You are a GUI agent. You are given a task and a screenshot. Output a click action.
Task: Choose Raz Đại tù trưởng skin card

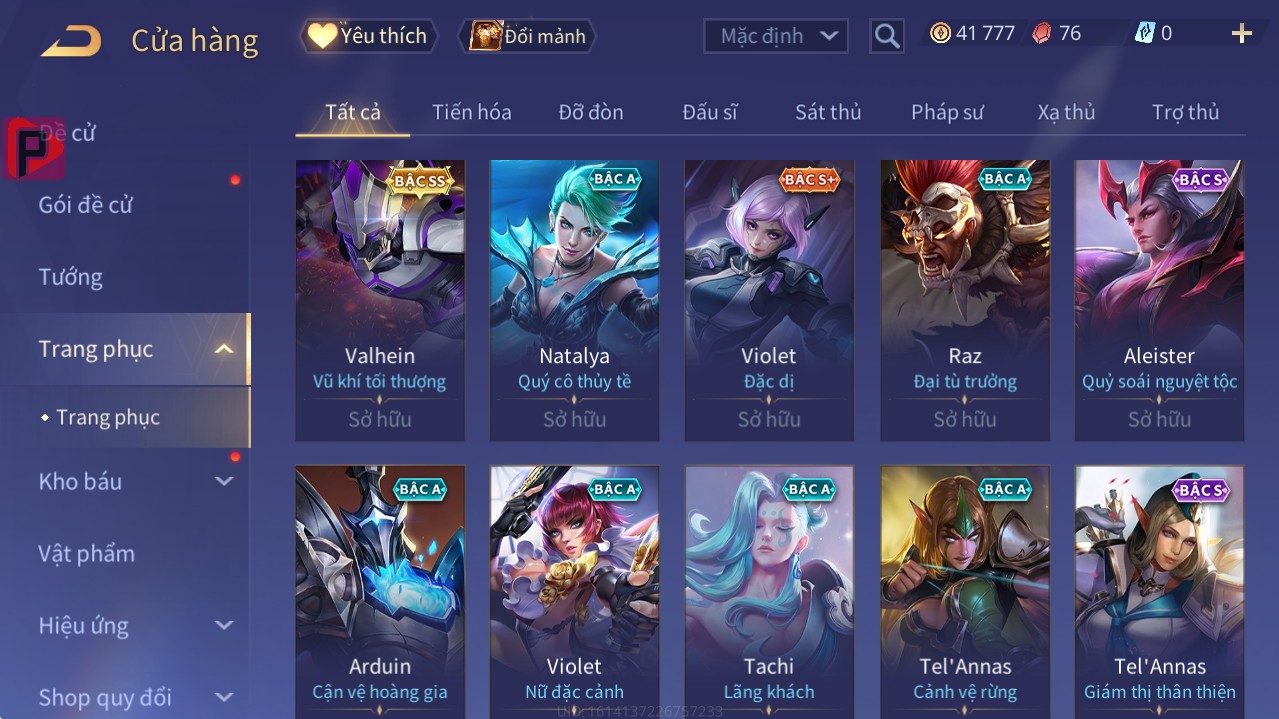(x=964, y=300)
